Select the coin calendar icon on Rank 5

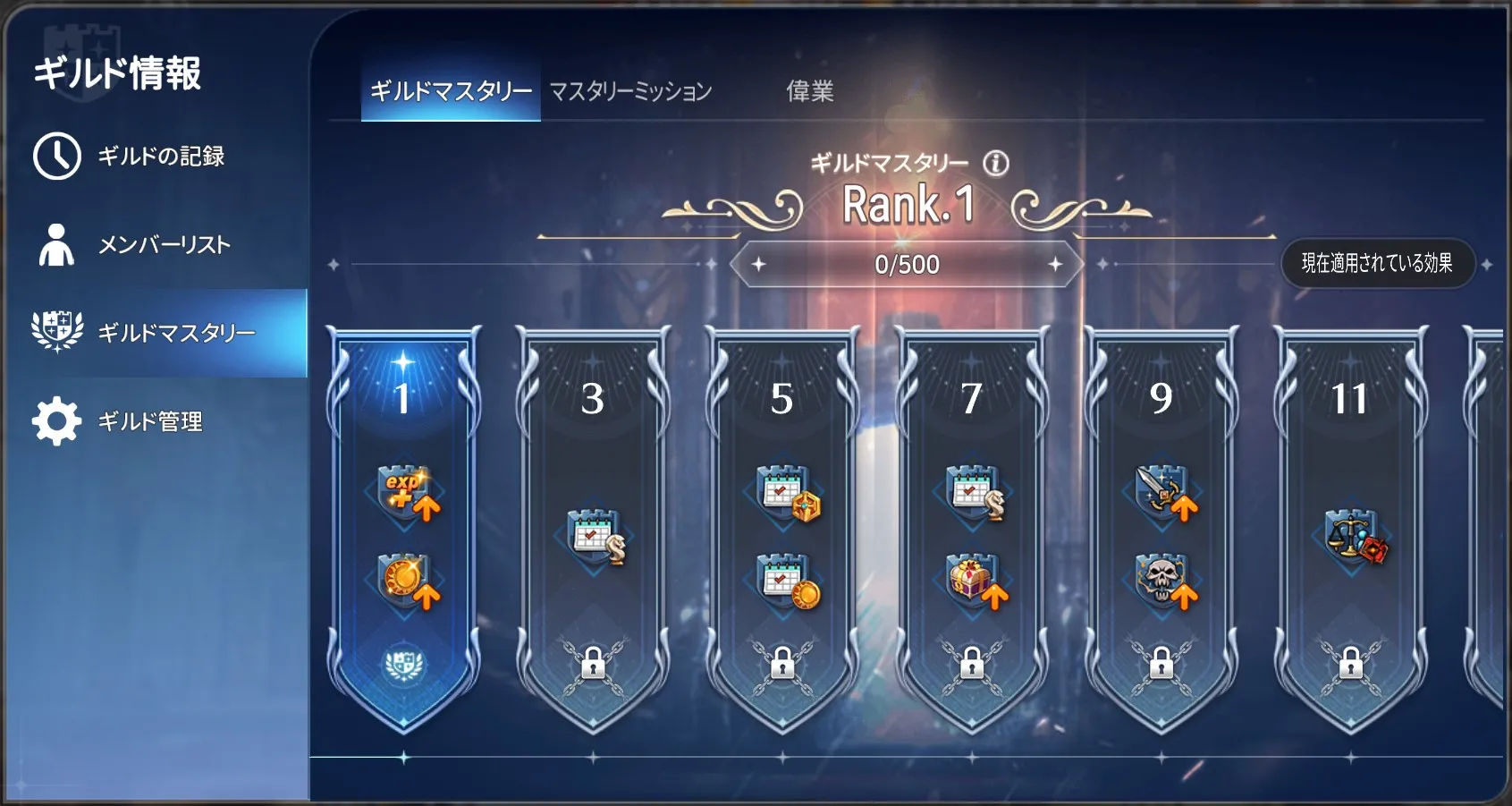pyautogui.click(x=784, y=581)
